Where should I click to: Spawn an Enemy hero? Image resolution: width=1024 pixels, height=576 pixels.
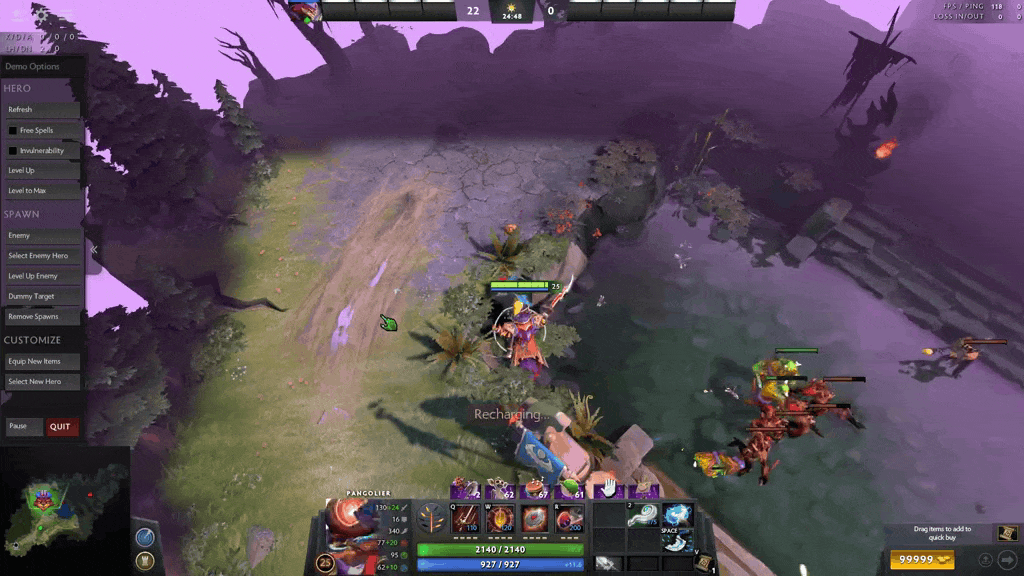coord(41,236)
